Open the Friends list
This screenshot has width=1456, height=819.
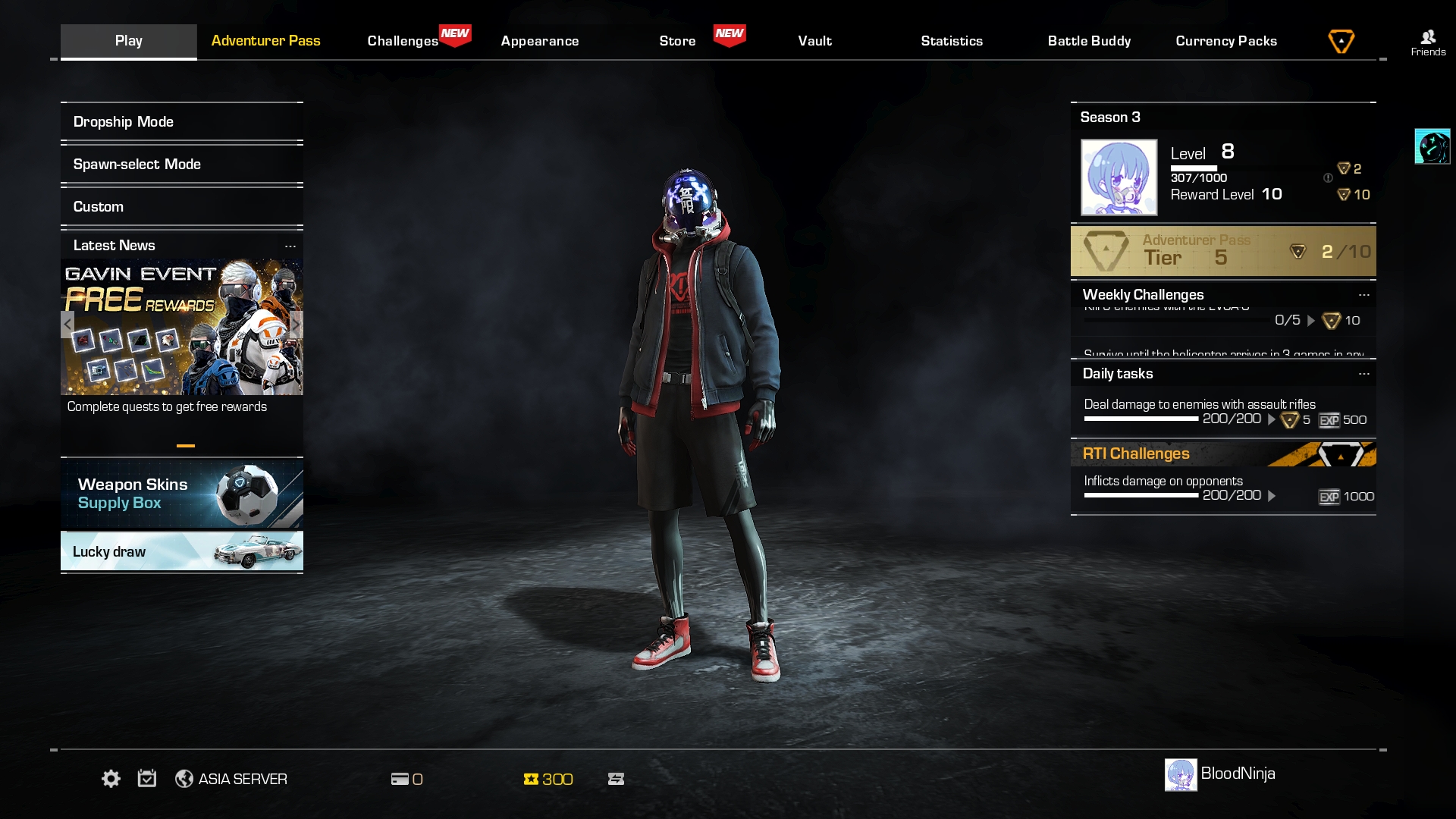click(1428, 42)
